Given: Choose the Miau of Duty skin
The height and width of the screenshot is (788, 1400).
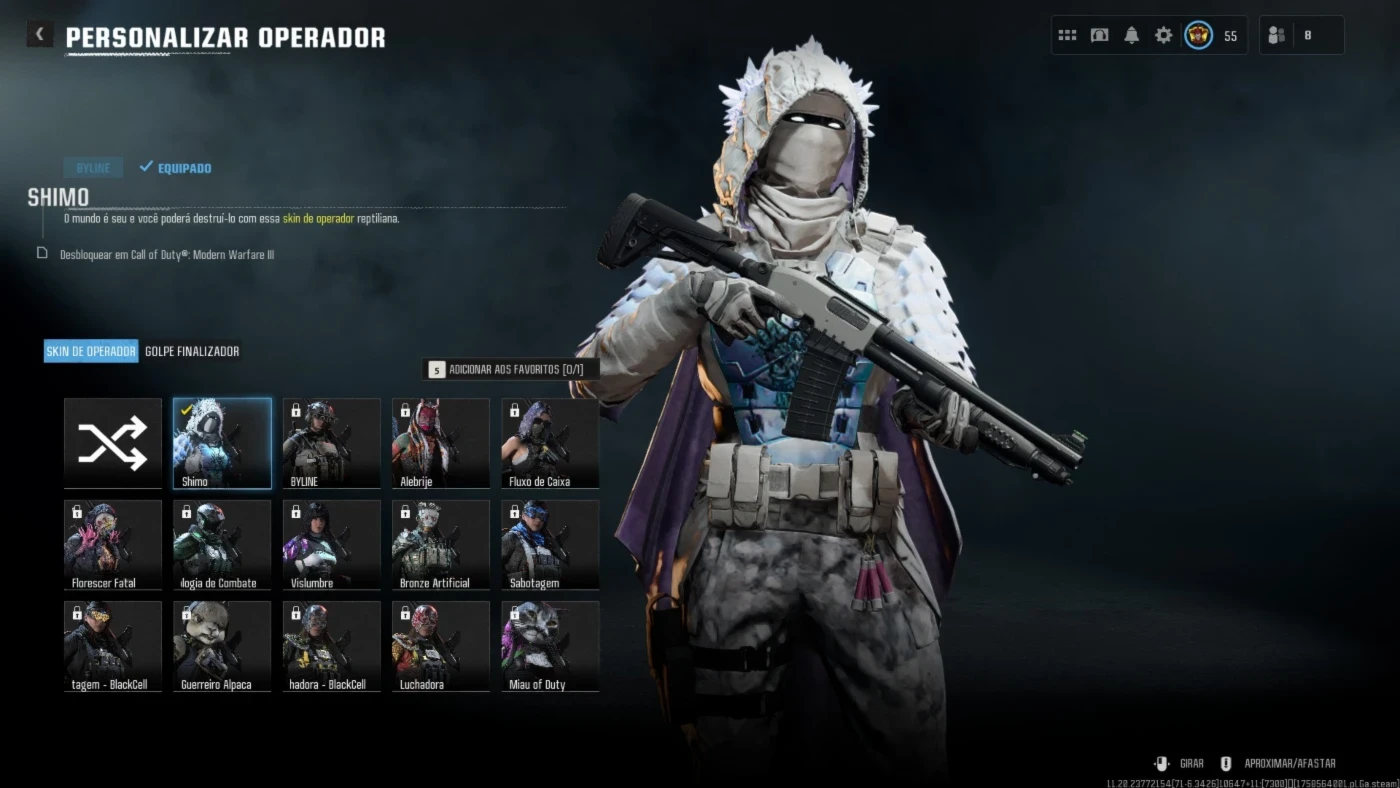Looking at the screenshot, I should pyautogui.click(x=550, y=646).
